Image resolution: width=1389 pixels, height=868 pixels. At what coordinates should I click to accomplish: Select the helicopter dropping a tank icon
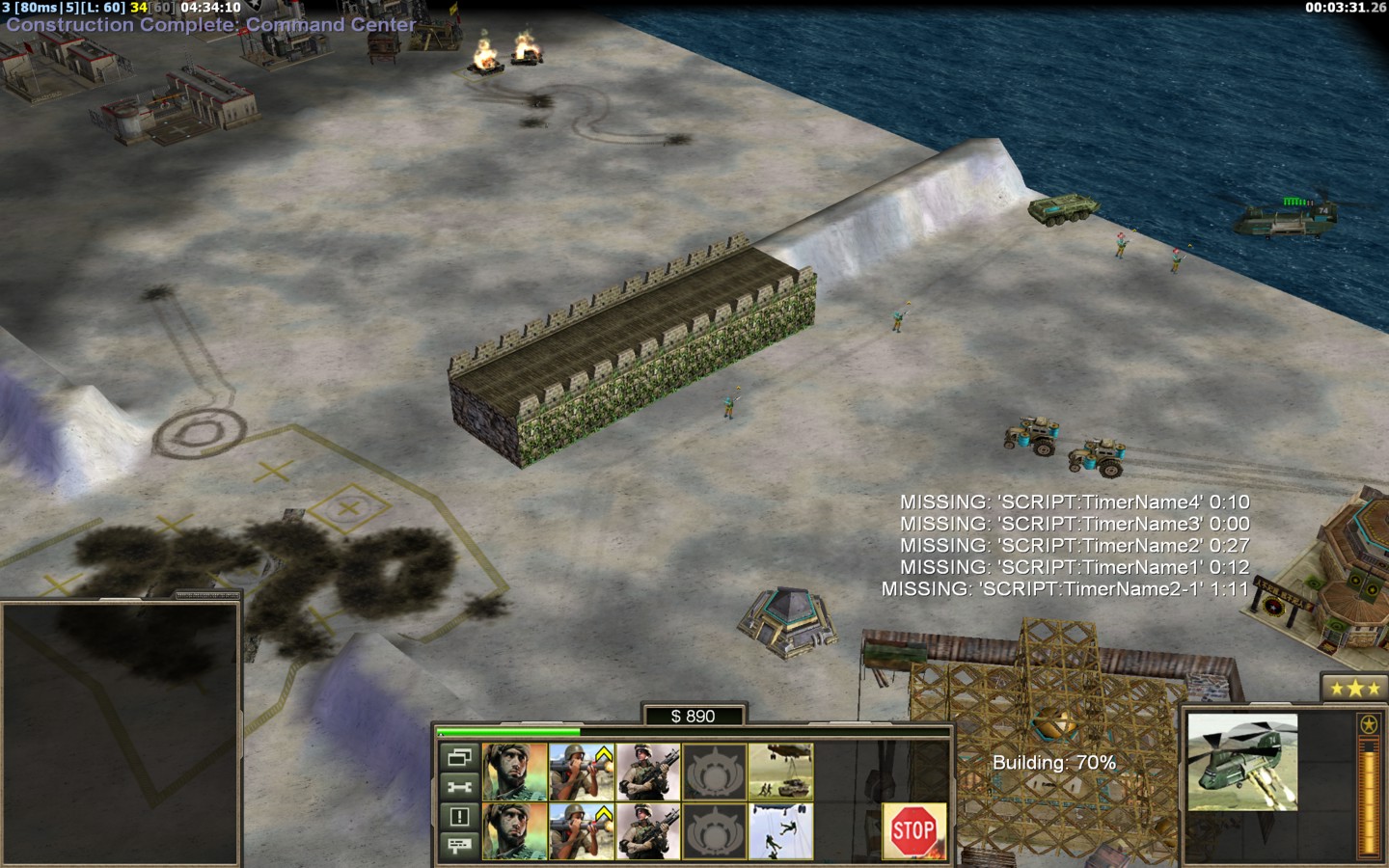780,772
